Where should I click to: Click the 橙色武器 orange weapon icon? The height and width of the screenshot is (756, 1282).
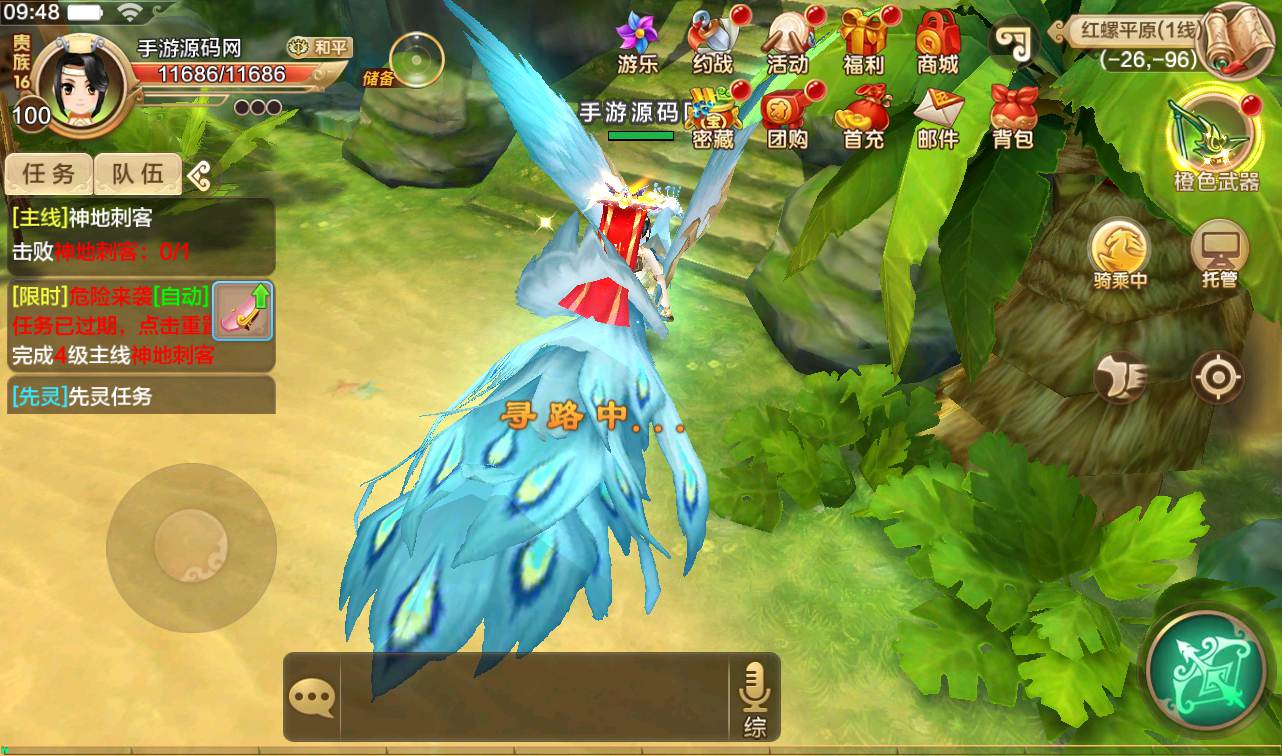point(1216,140)
